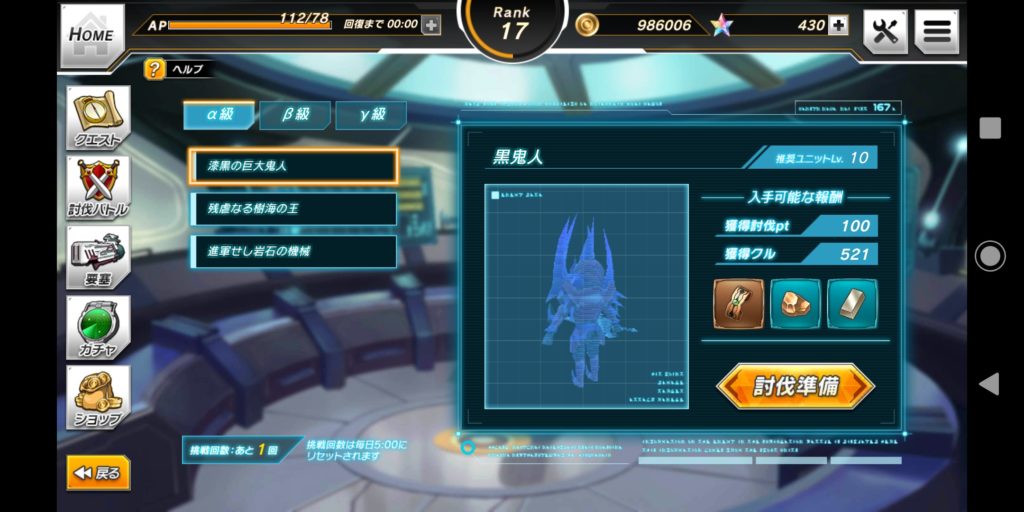Open the wrench tools settings

point(885,31)
